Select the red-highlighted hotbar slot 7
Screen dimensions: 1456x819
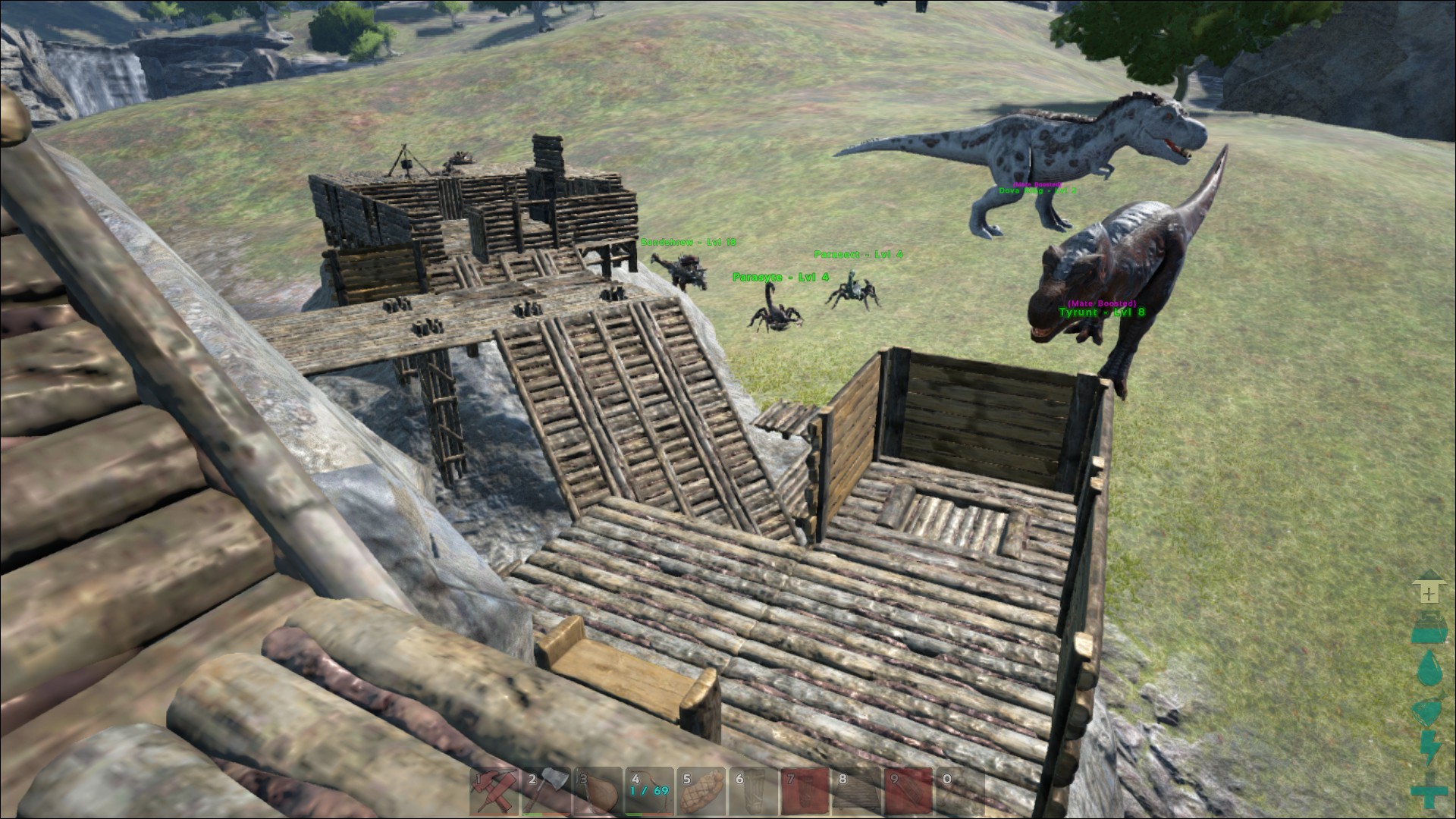(805, 792)
